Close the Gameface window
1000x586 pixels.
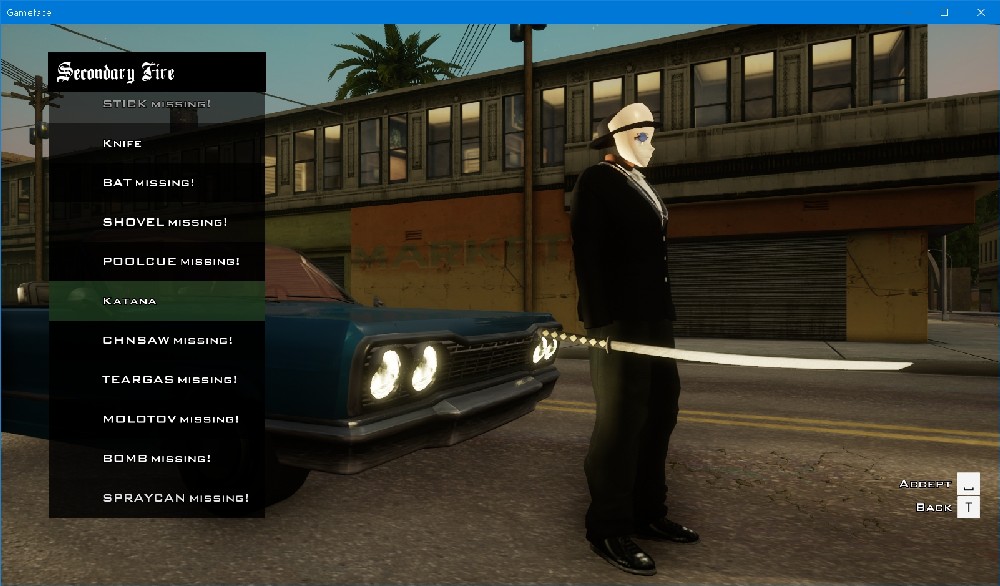click(x=980, y=12)
